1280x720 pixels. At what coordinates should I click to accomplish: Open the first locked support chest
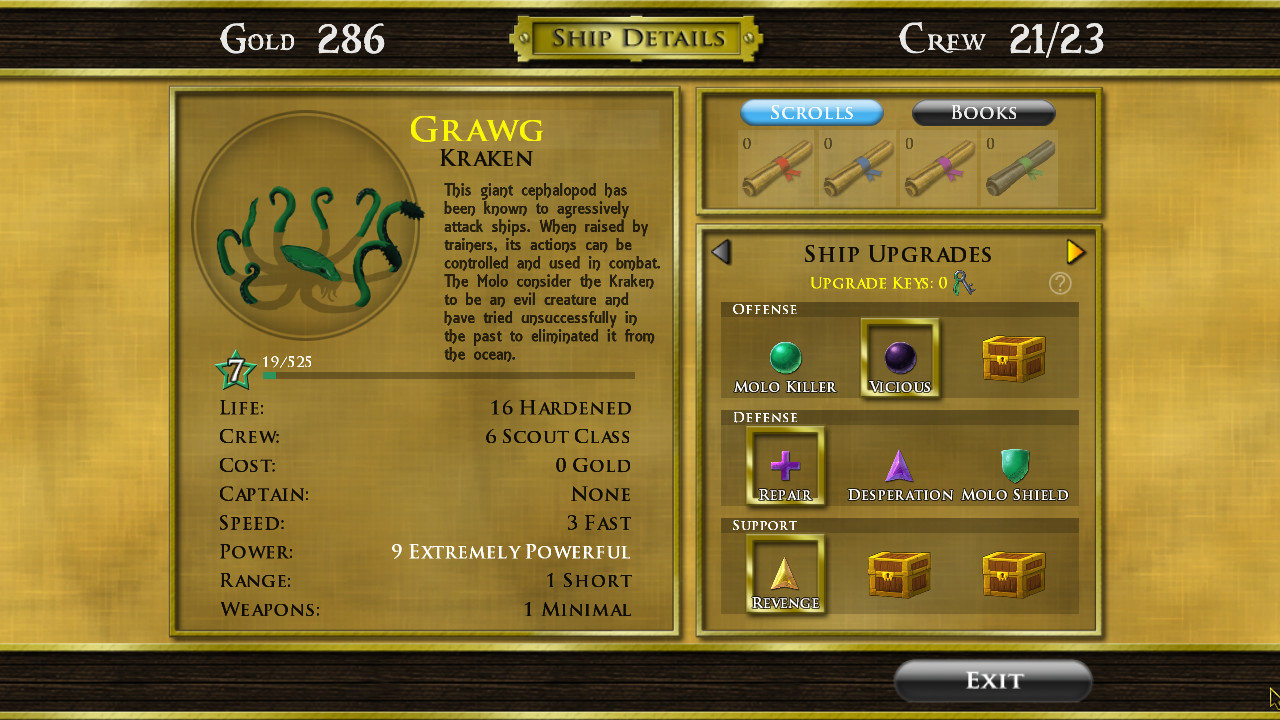click(899, 573)
